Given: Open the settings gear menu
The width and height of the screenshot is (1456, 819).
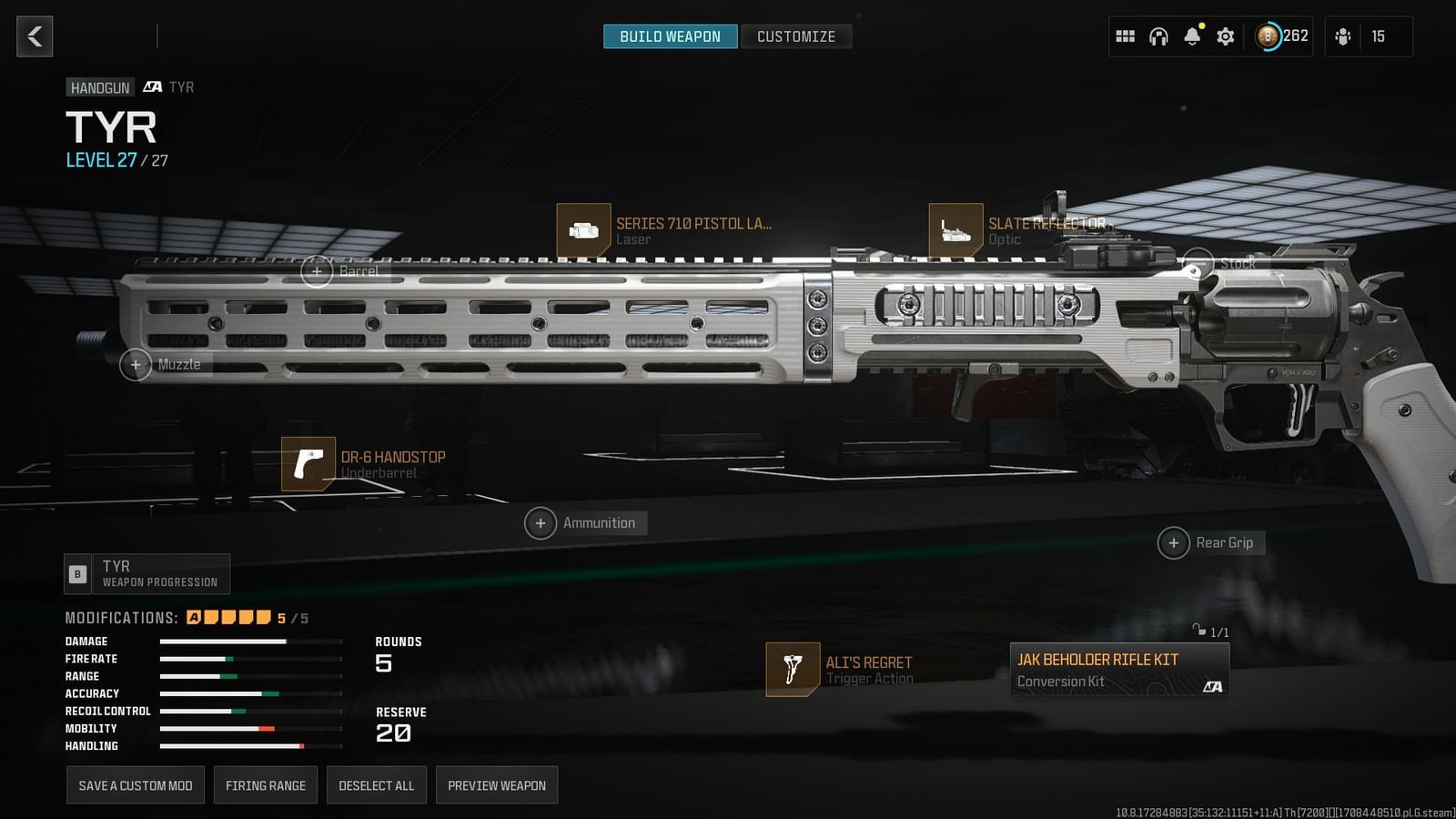Looking at the screenshot, I should [1225, 36].
